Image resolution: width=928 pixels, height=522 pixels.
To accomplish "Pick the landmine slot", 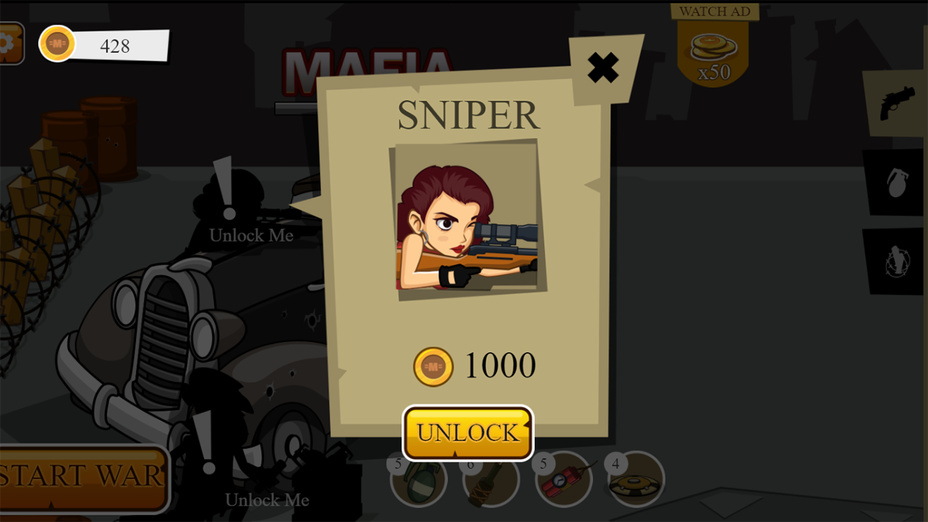I will [x=636, y=480].
